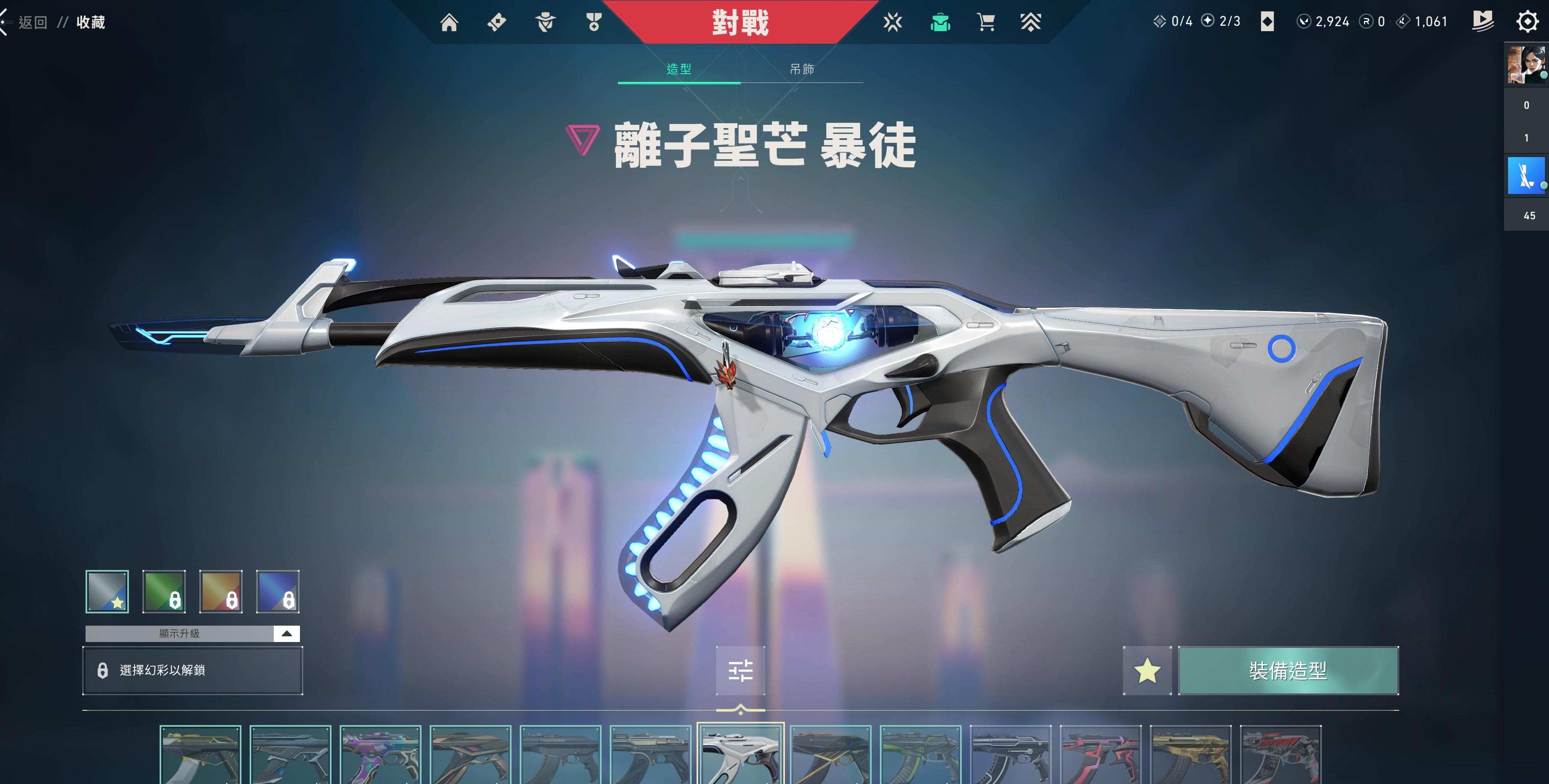Expand the 顯示升級 upgrade dropdown
The width and height of the screenshot is (1549, 784).
coord(286,634)
